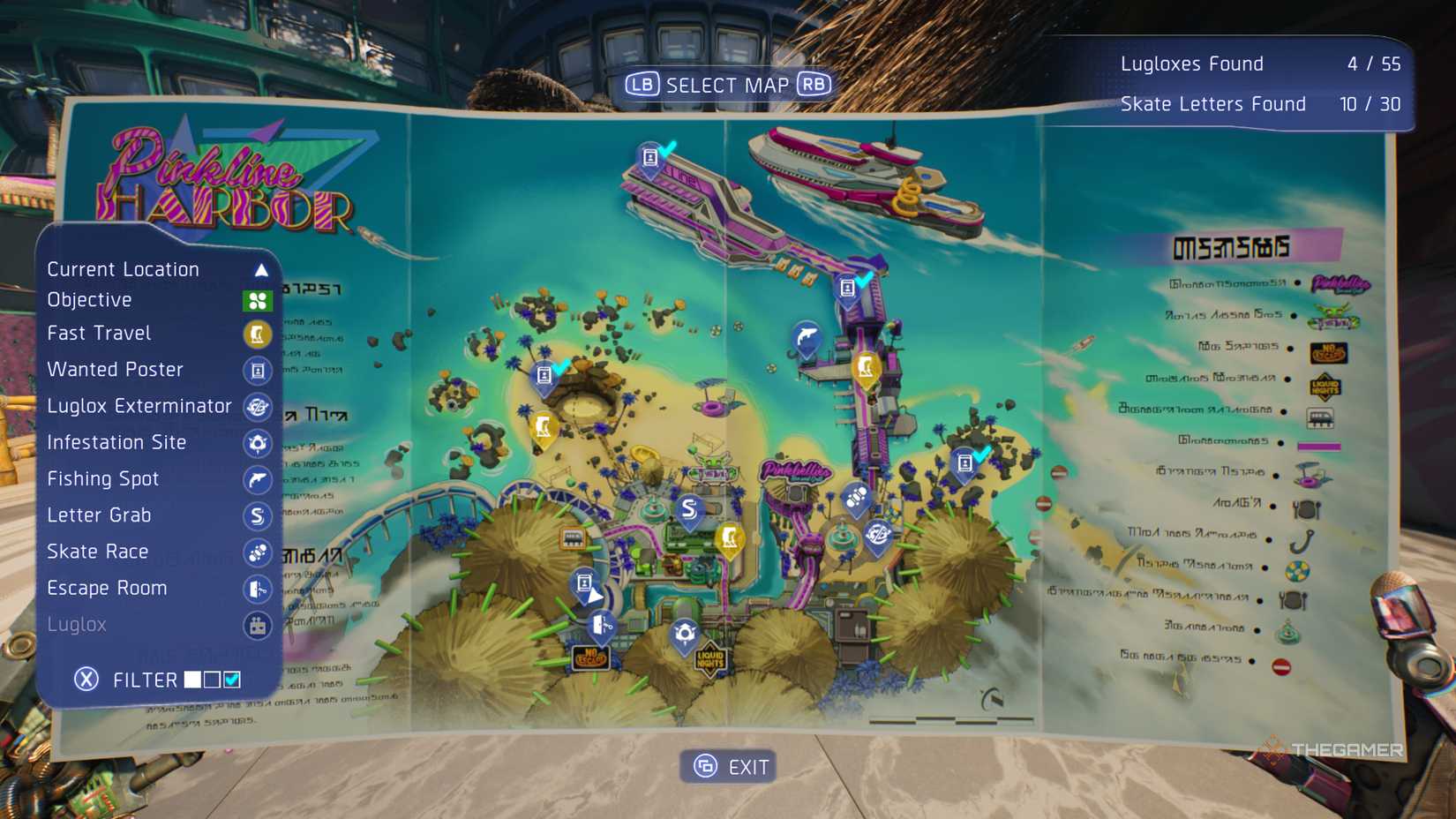Select the Fishing Spot dolphin icon
Screen dimensions: 1456x819
pyautogui.click(x=257, y=479)
